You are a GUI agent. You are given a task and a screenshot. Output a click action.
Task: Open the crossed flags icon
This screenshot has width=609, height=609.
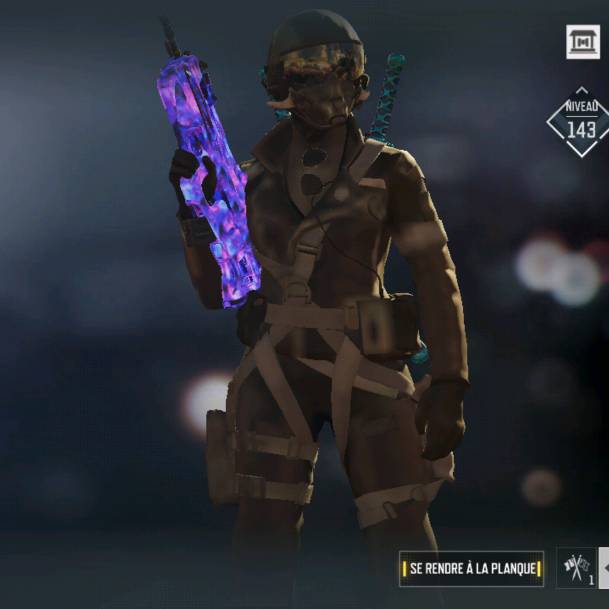coord(575,568)
